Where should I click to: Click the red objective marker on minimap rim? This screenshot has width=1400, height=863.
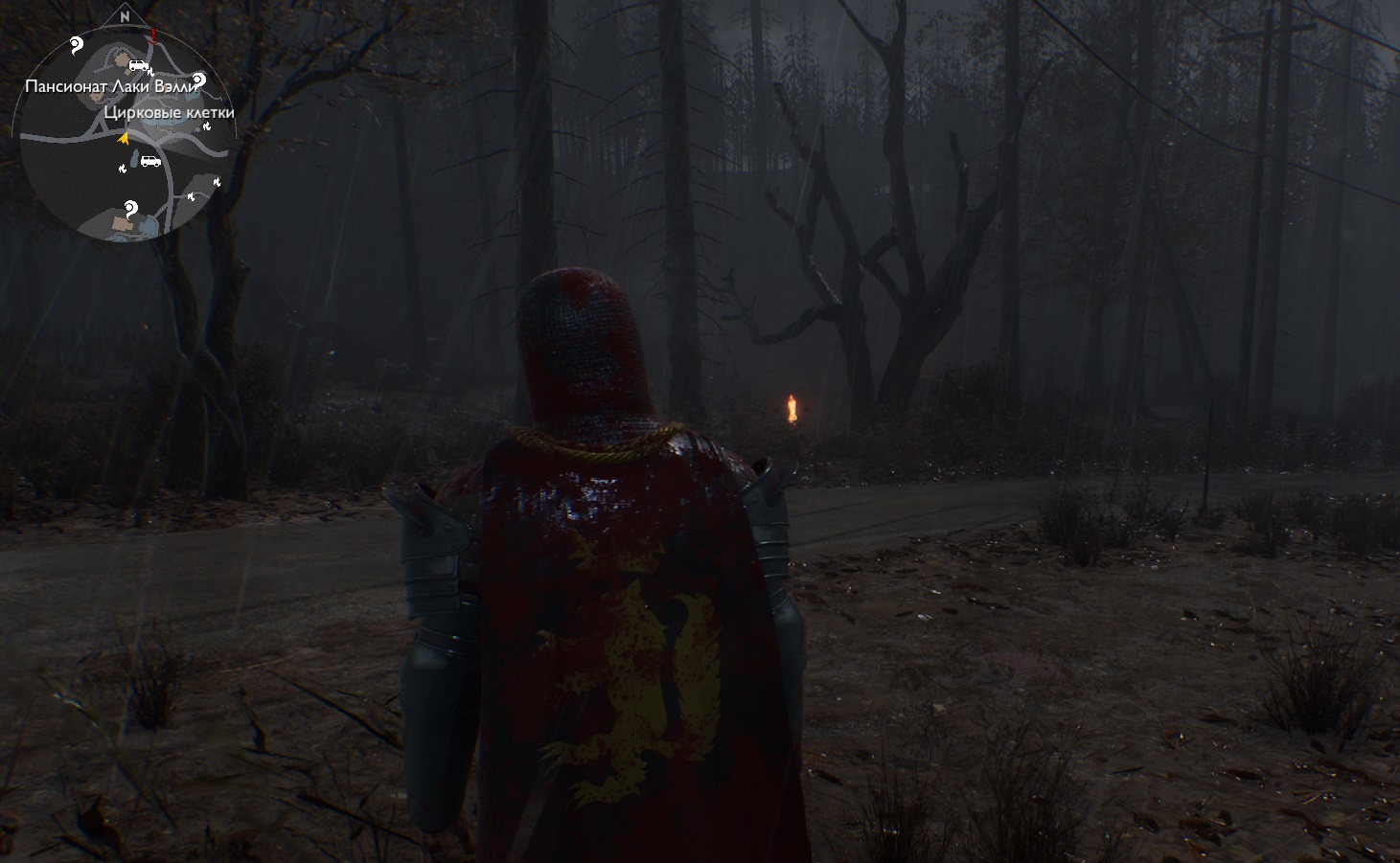point(152,35)
